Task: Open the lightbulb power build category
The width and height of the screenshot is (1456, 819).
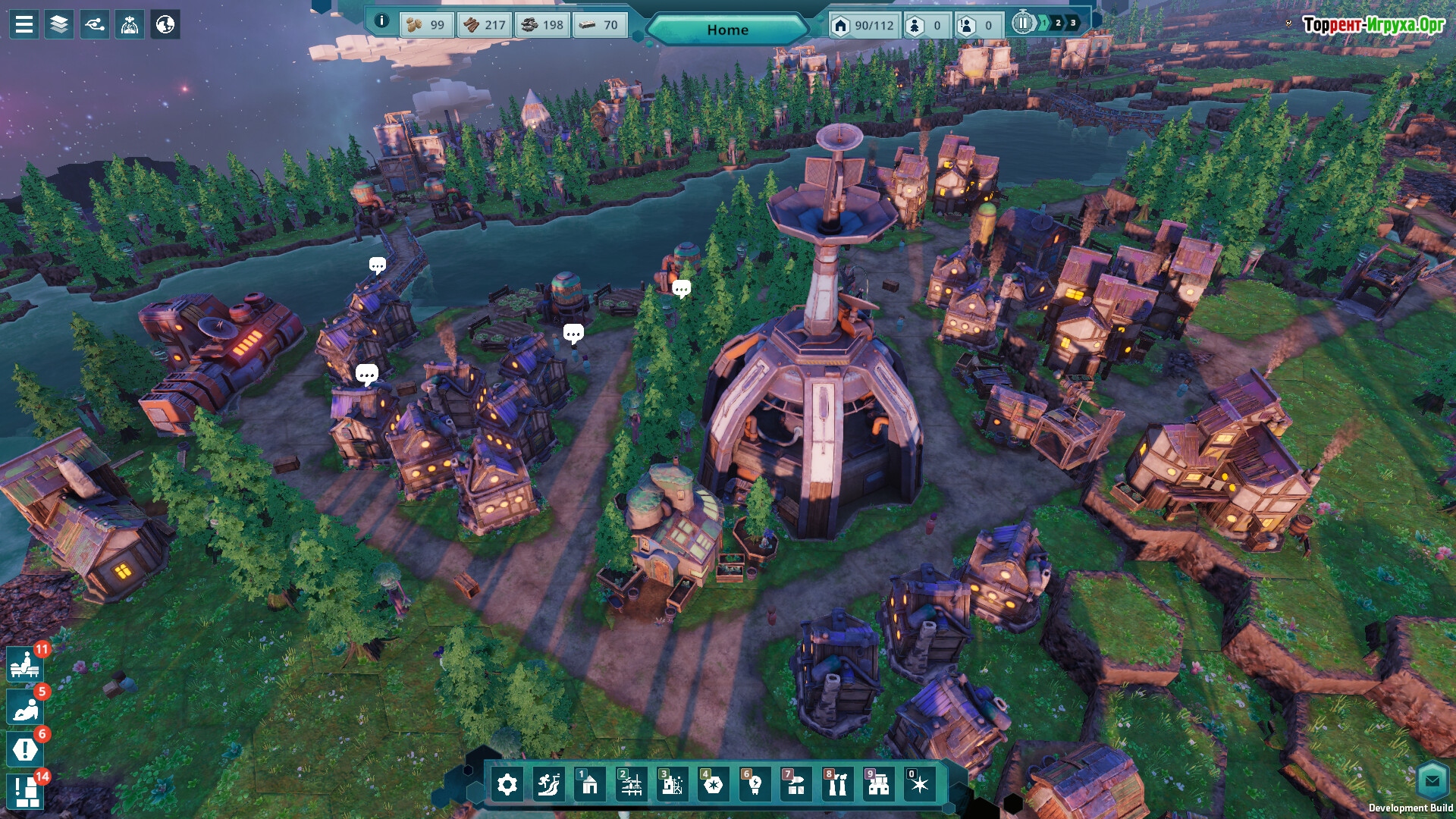Action: 755,785
